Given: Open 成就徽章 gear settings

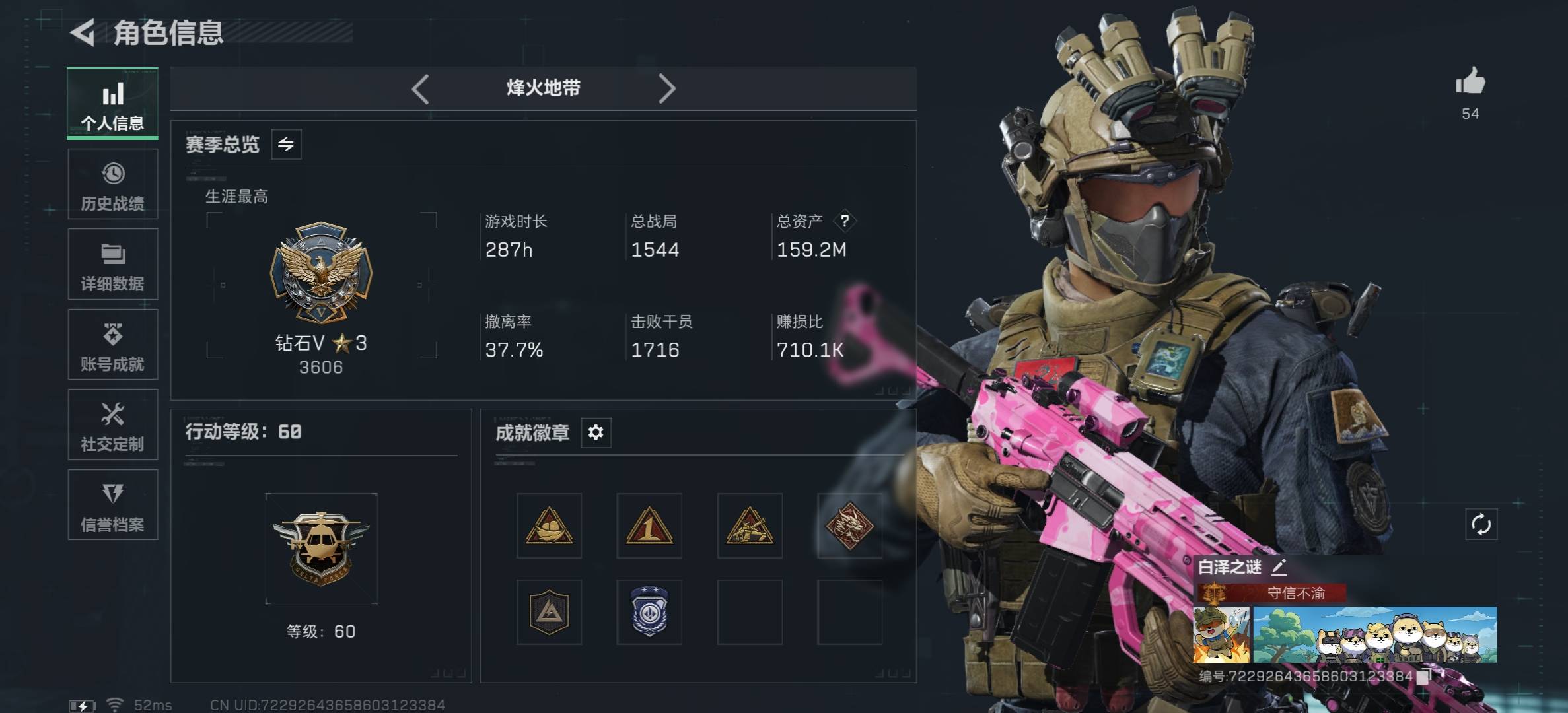Looking at the screenshot, I should (x=596, y=432).
